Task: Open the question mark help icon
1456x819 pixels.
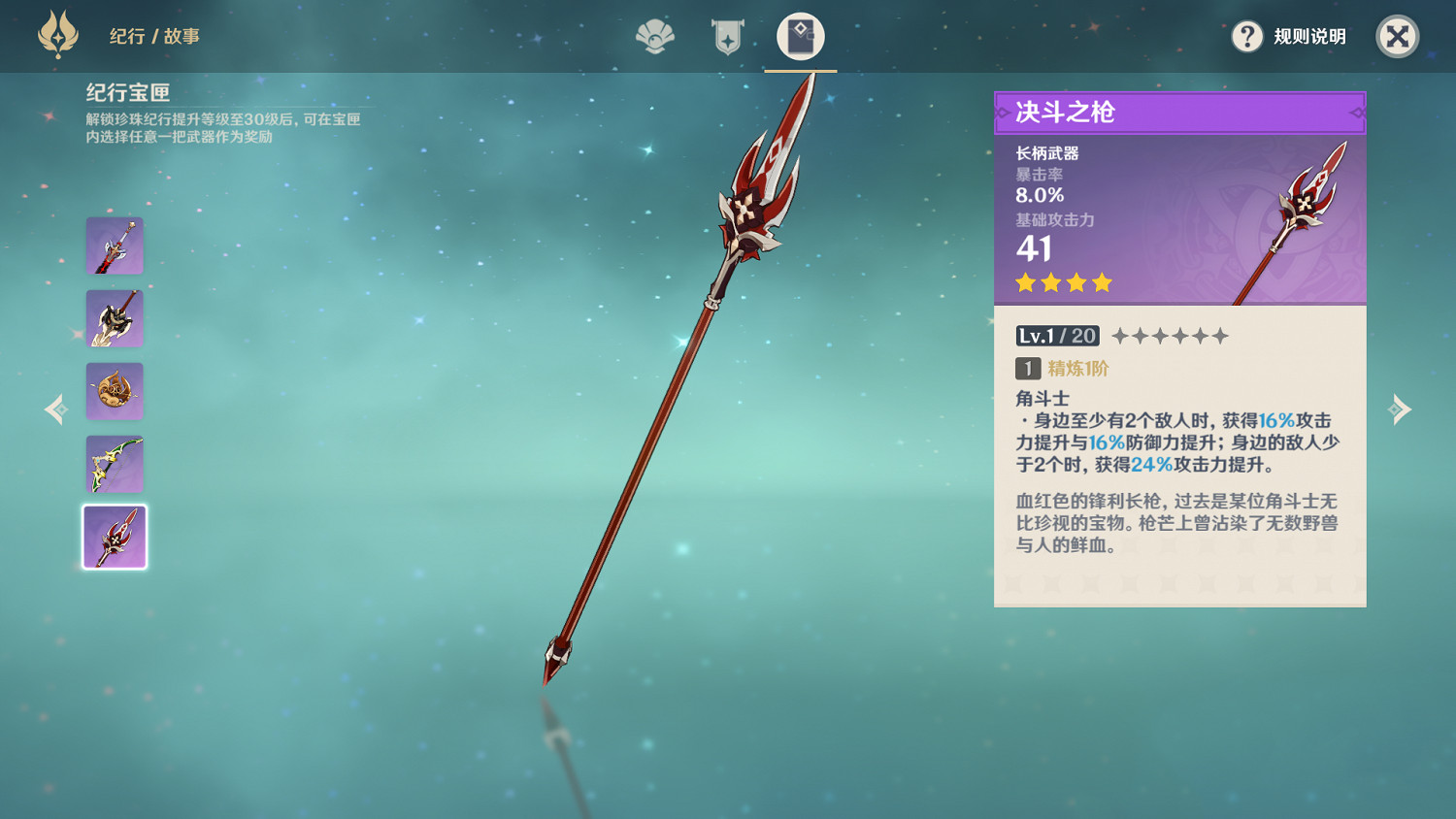Action: tap(1246, 37)
